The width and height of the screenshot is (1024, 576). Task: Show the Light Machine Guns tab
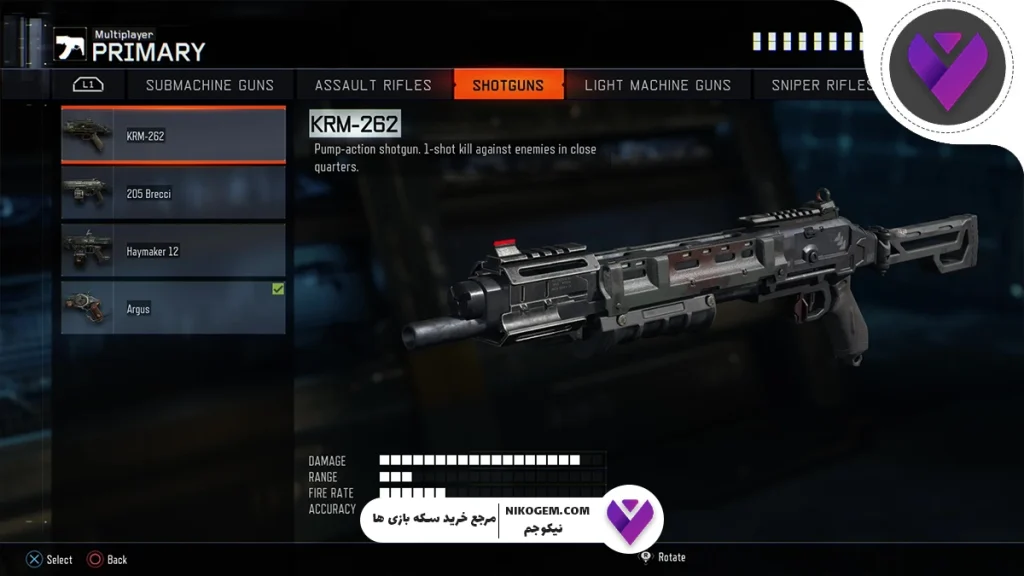pos(657,85)
